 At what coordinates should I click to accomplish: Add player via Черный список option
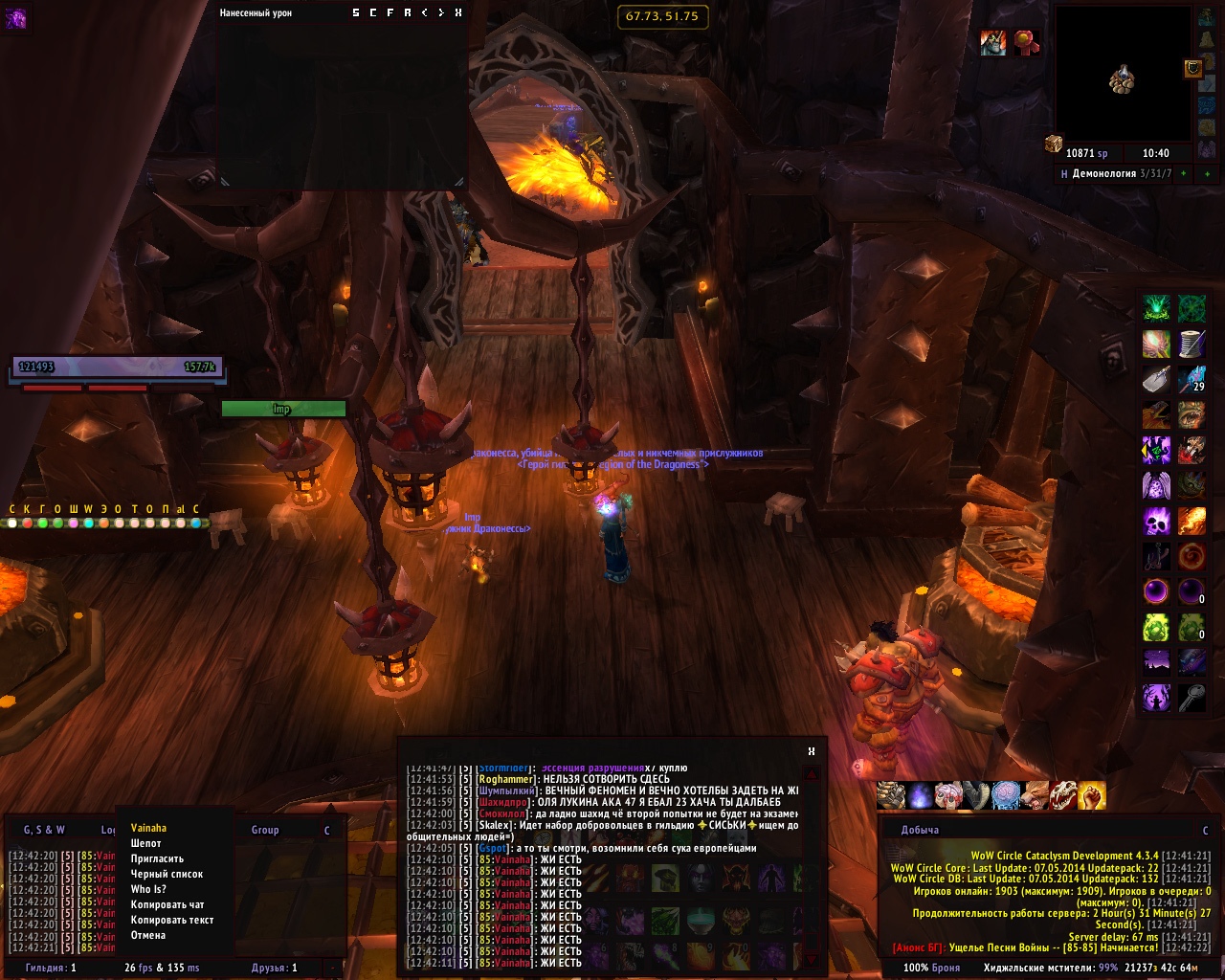coord(167,874)
